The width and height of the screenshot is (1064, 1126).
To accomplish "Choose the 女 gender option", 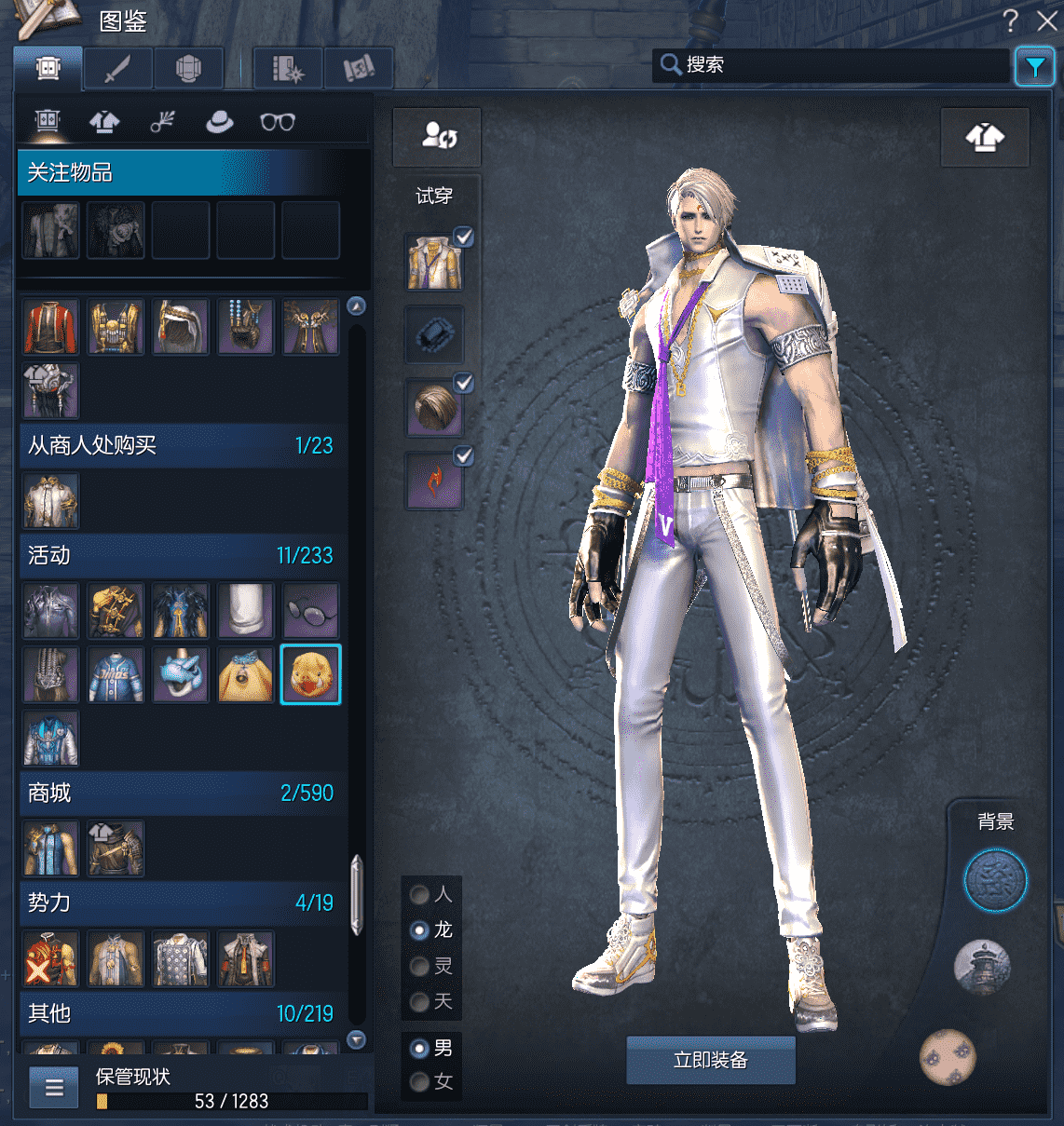I will pyautogui.click(x=420, y=1082).
